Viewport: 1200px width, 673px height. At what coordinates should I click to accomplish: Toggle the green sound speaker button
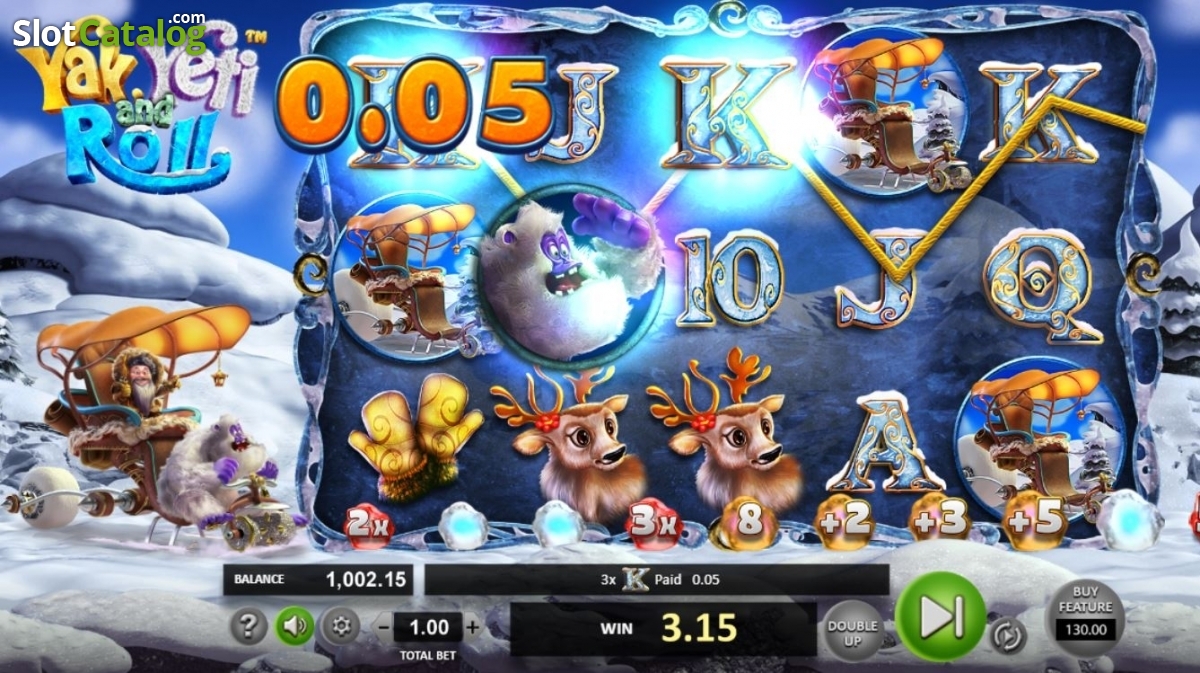[x=295, y=627]
